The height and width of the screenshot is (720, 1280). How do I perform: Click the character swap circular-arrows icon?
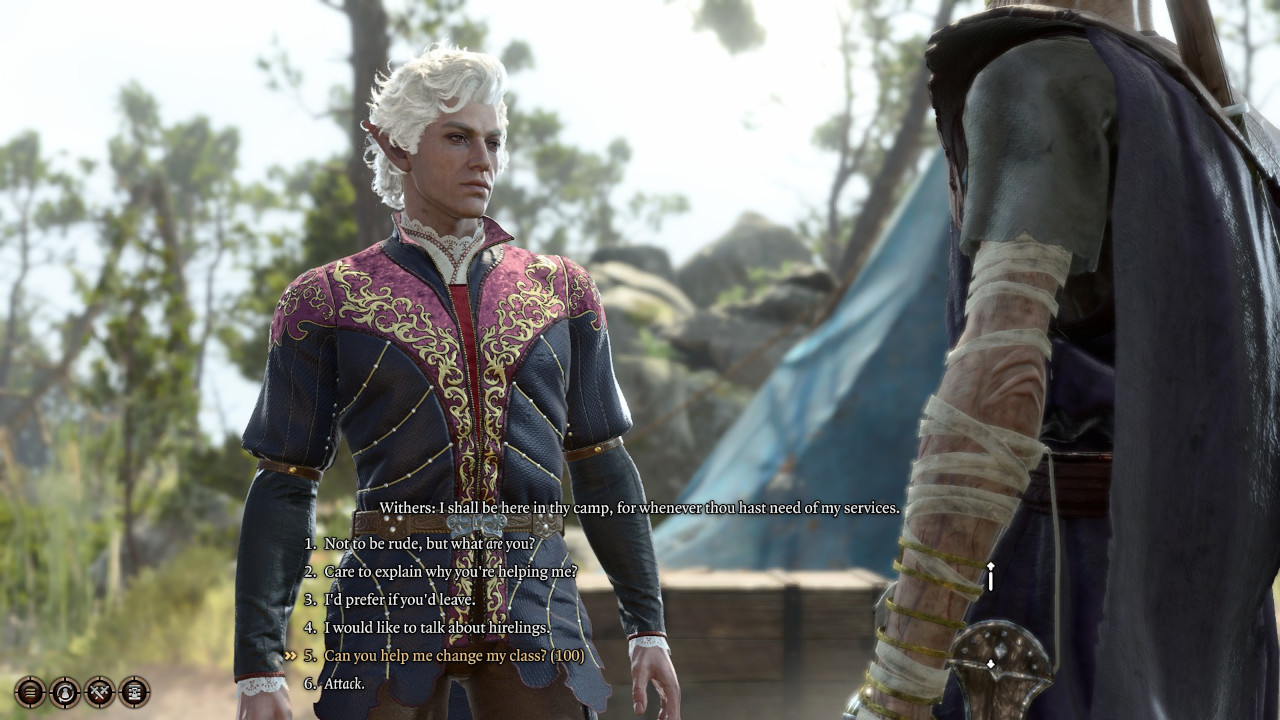65,691
